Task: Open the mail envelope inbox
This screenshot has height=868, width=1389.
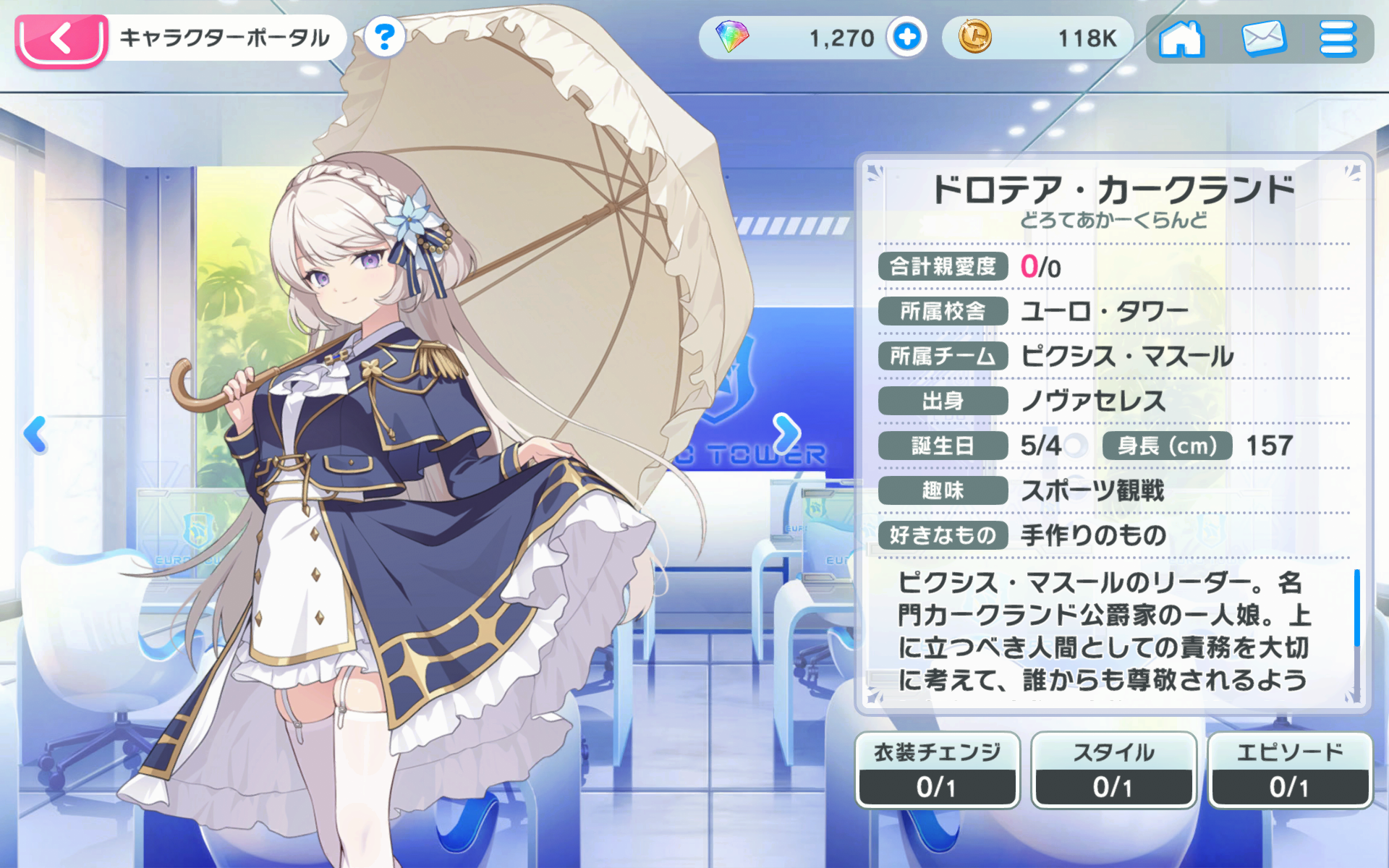Action: point(1263,38)
